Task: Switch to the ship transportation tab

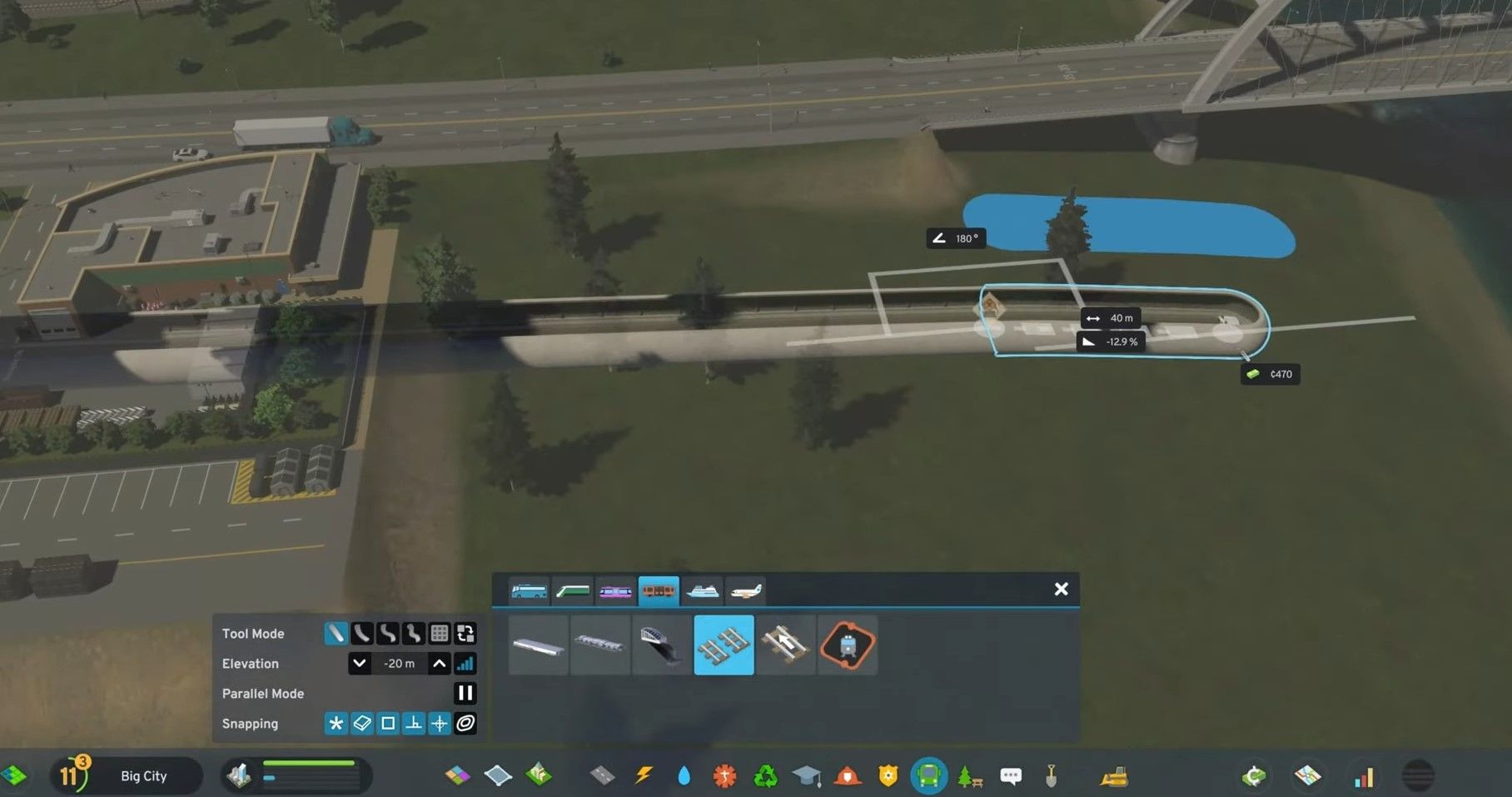Action: click(x=704, y=591)
